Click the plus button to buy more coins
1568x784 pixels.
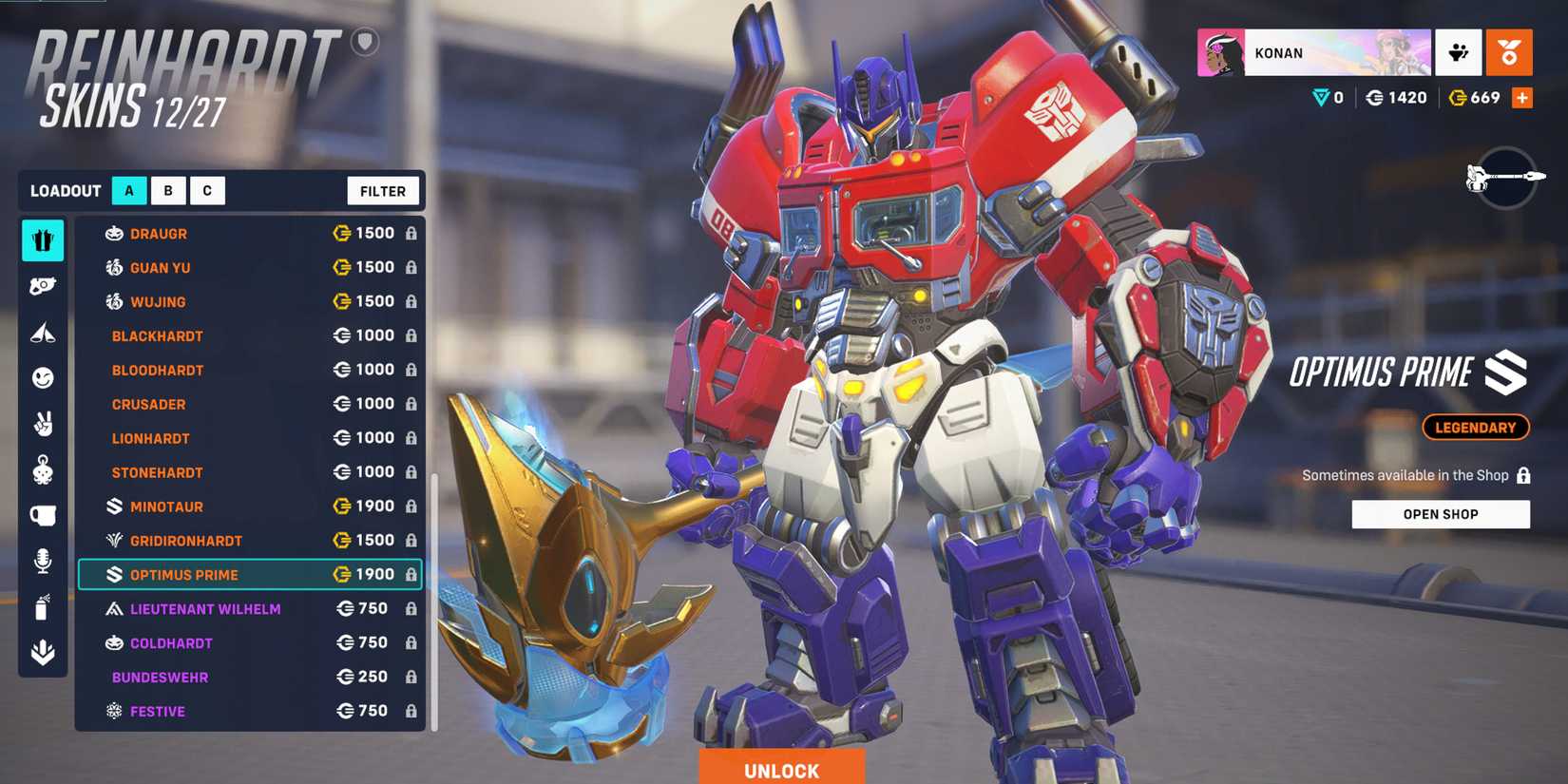(1522, 97)
